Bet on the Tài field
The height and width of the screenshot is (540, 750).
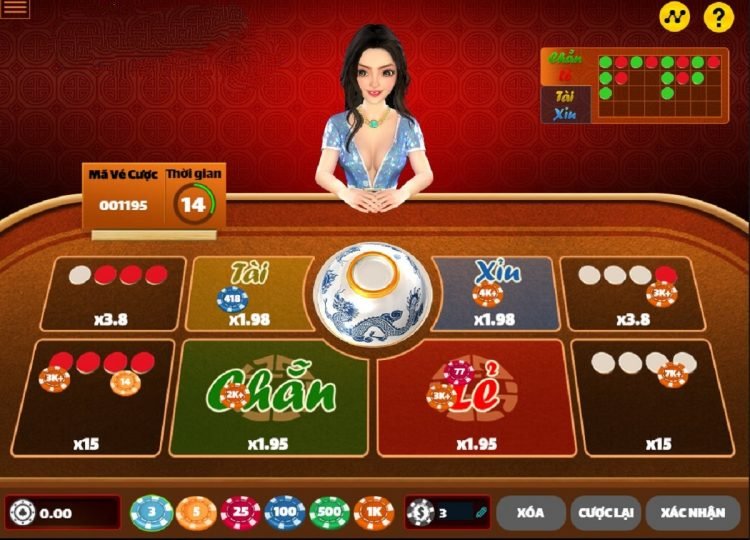249,293
